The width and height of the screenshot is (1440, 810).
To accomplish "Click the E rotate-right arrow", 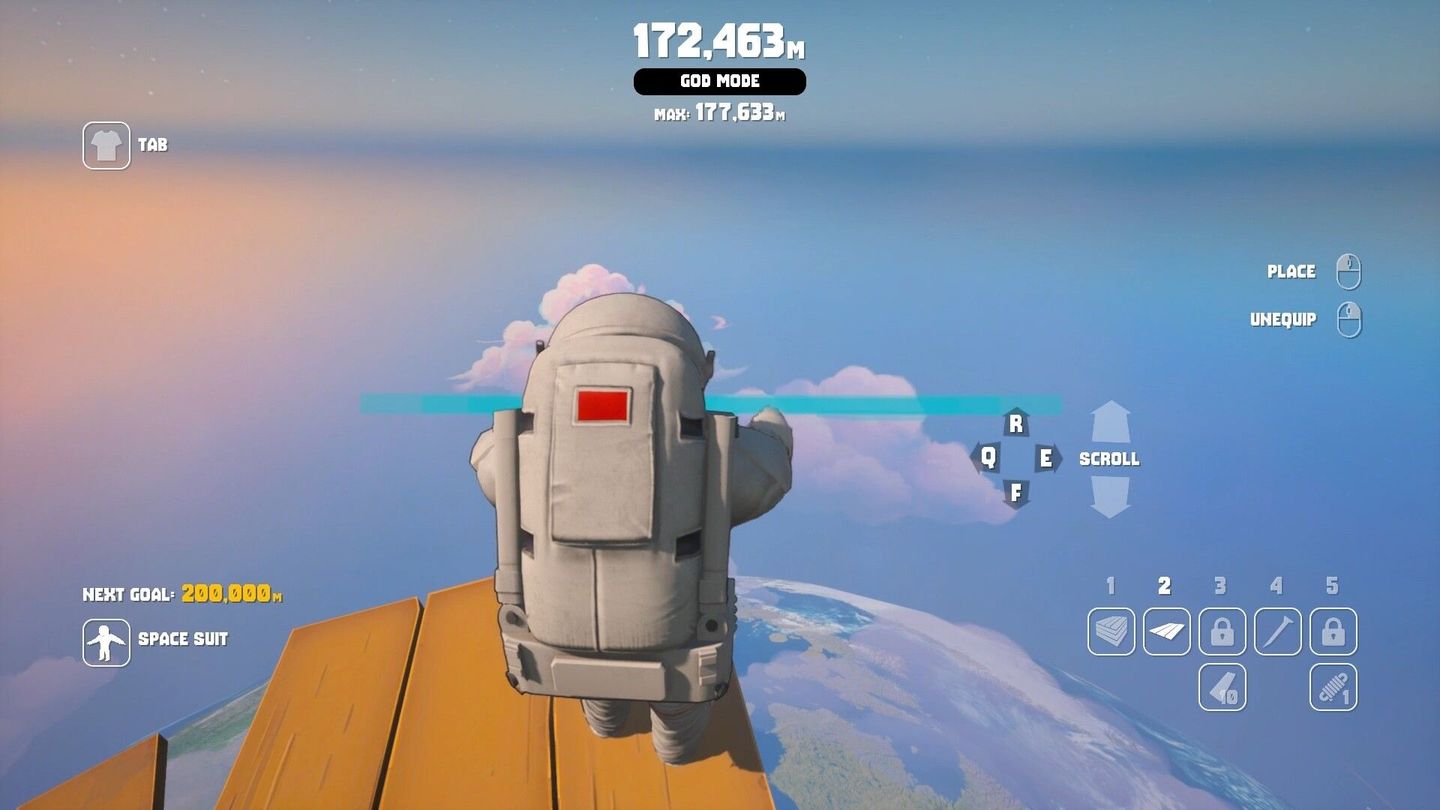I will coord(1044,458).
